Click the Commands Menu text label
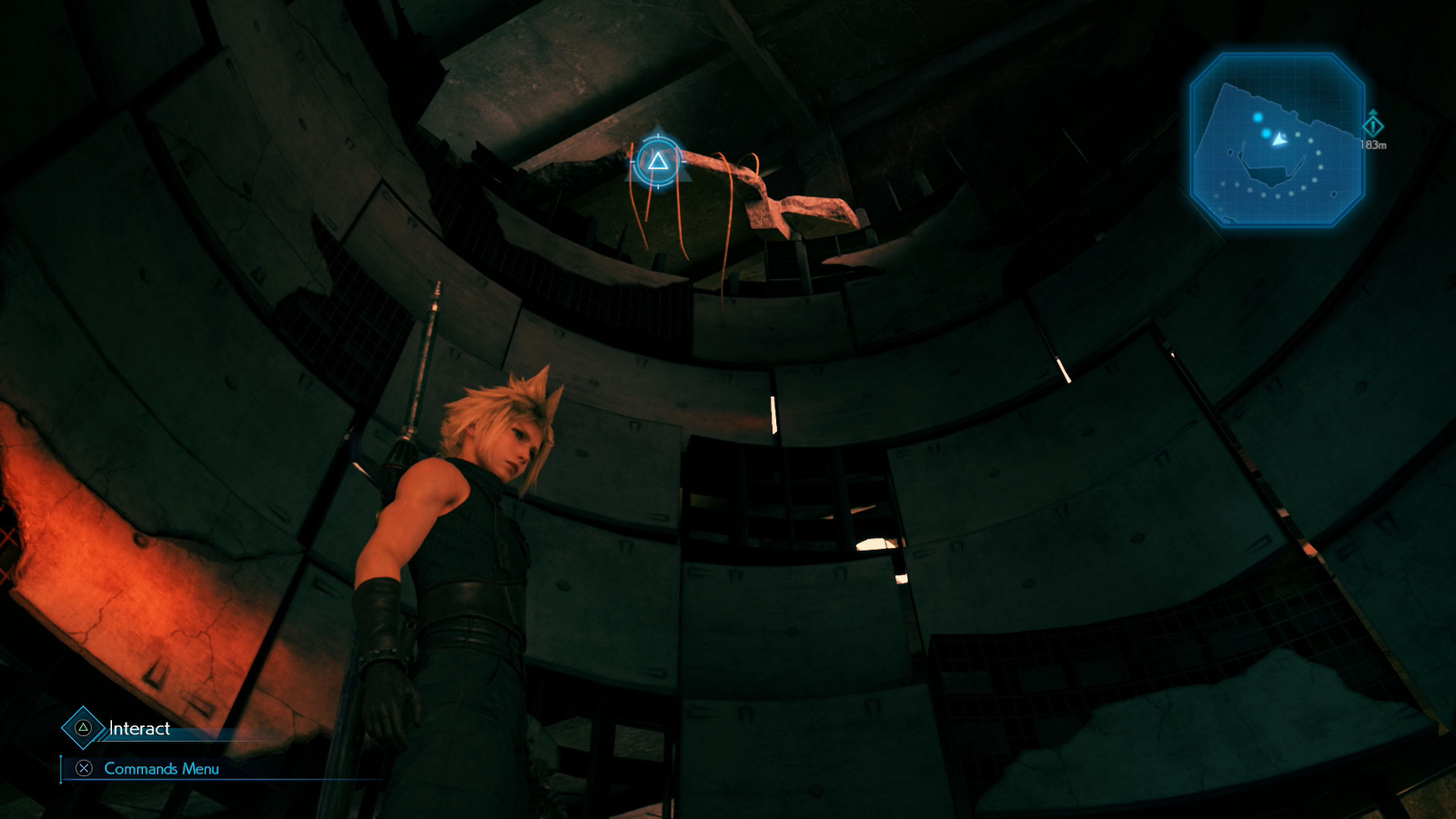The height and width of the screenshot is (819, 1456). pos(161,768)
